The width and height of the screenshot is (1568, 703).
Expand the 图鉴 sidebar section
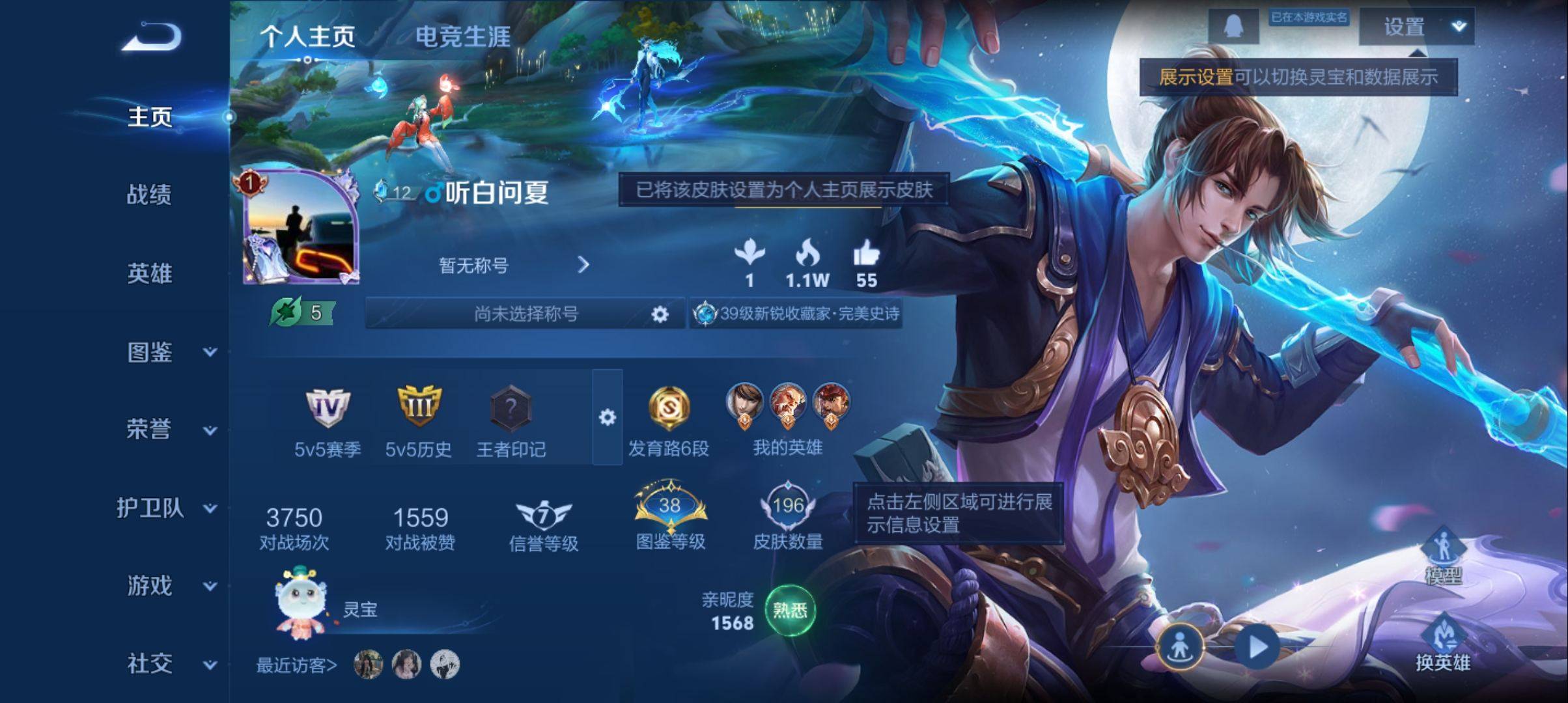coord(208,354)
